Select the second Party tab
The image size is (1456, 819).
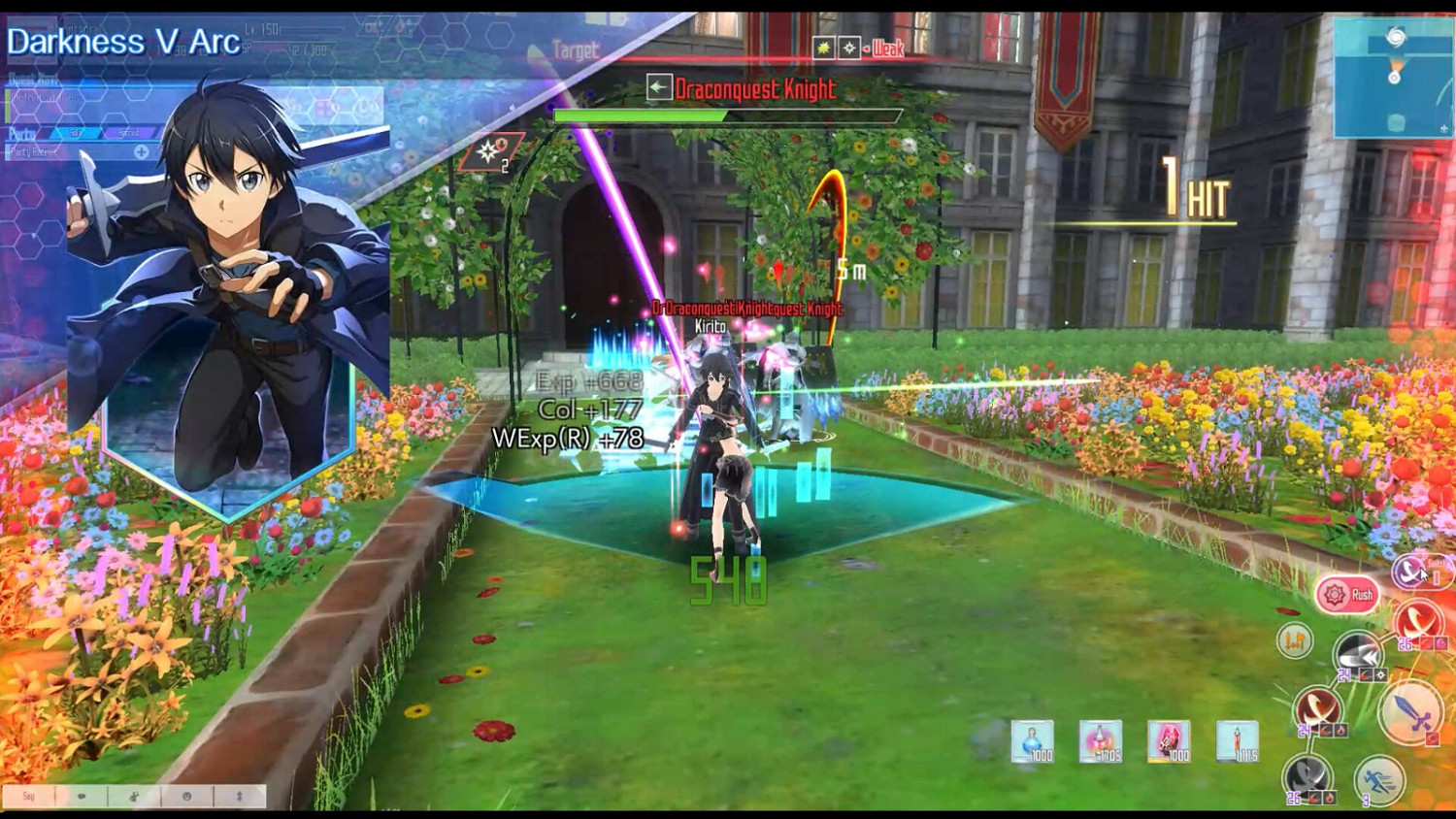(x=128, y=132)
